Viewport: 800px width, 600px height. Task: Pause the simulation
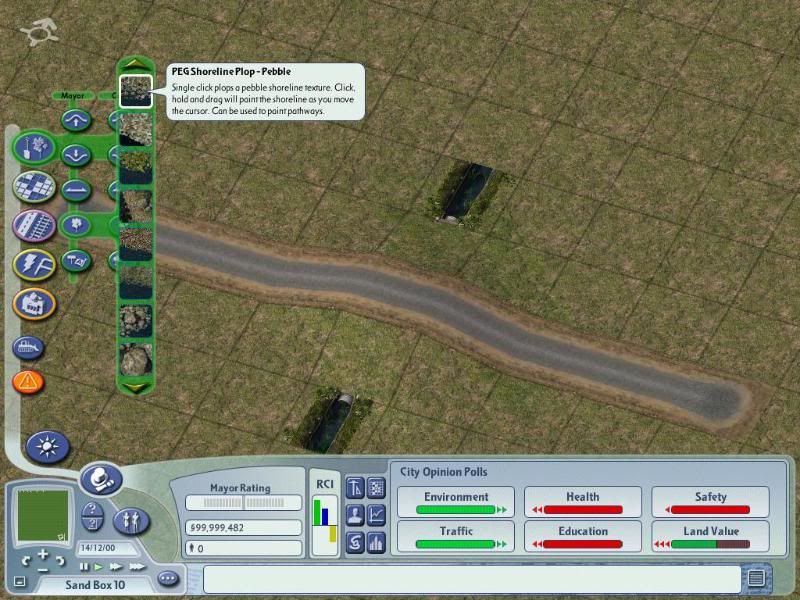coord(84,567)
